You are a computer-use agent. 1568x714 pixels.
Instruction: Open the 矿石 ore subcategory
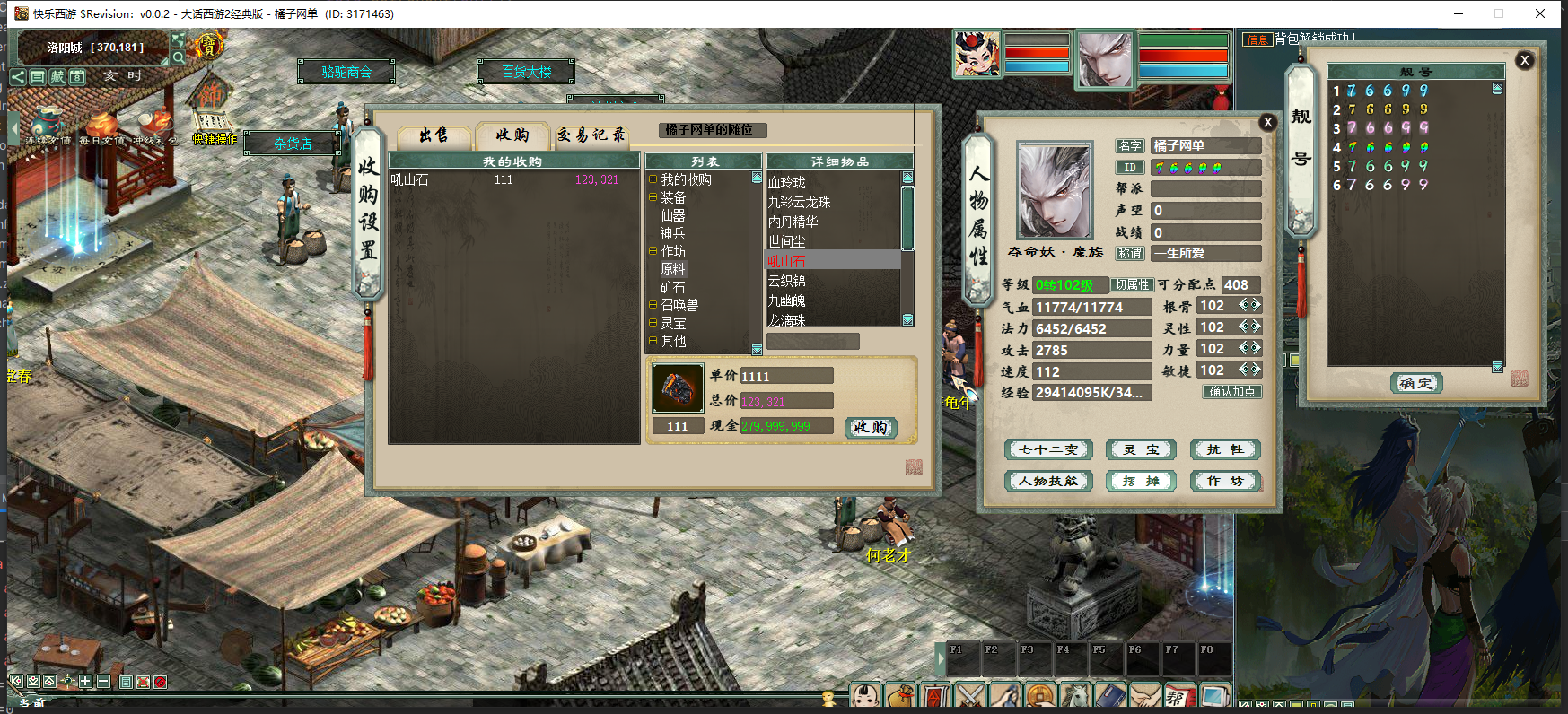tap(672, 288)
